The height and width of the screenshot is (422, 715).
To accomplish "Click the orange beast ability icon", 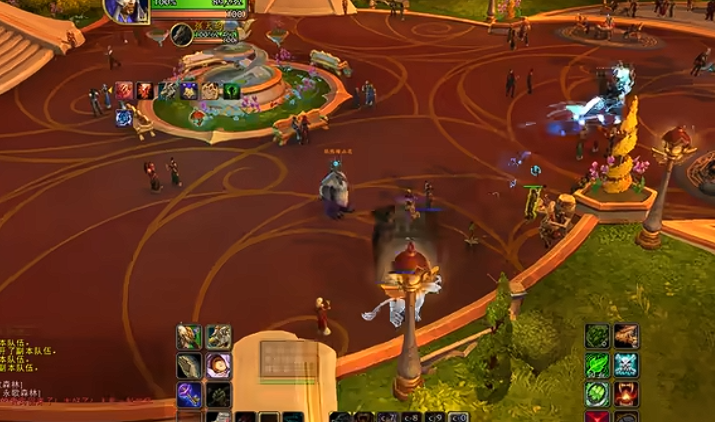I will click(627, 336).
